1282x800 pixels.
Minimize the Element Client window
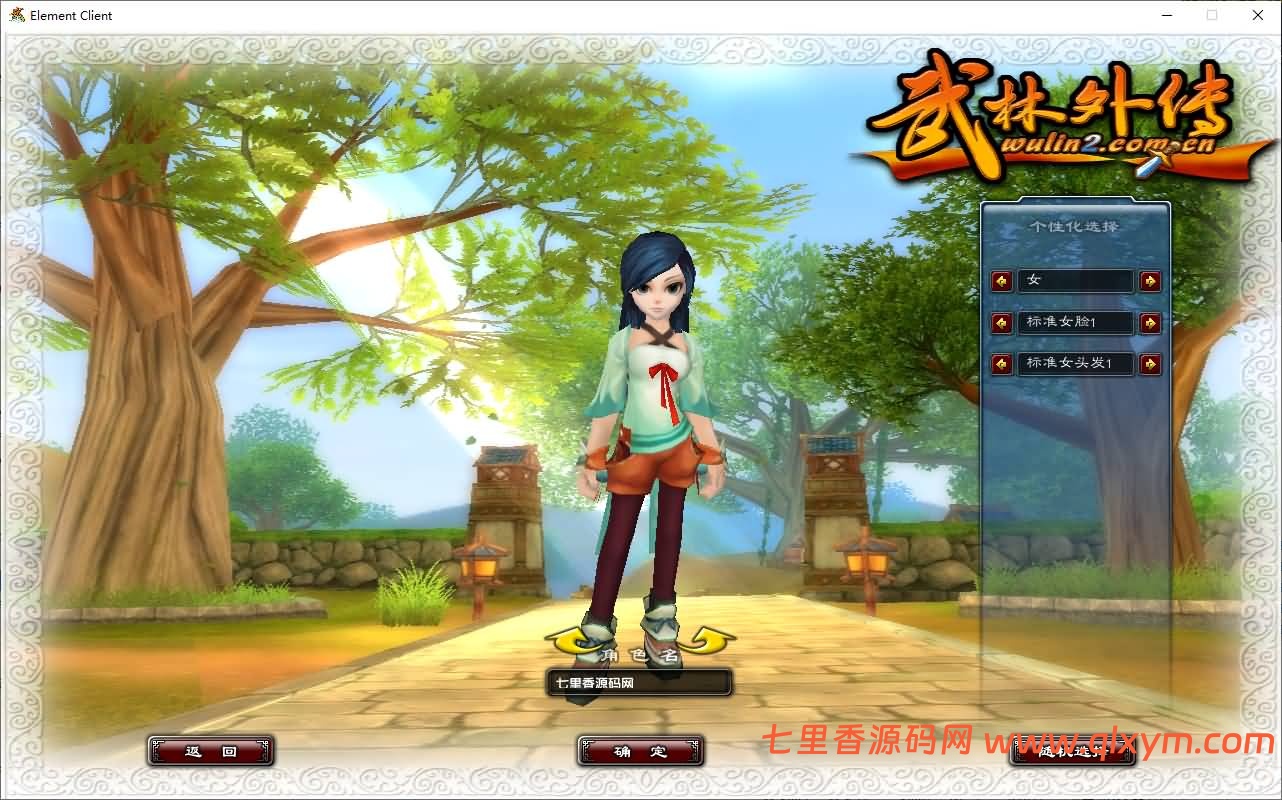1167,15
